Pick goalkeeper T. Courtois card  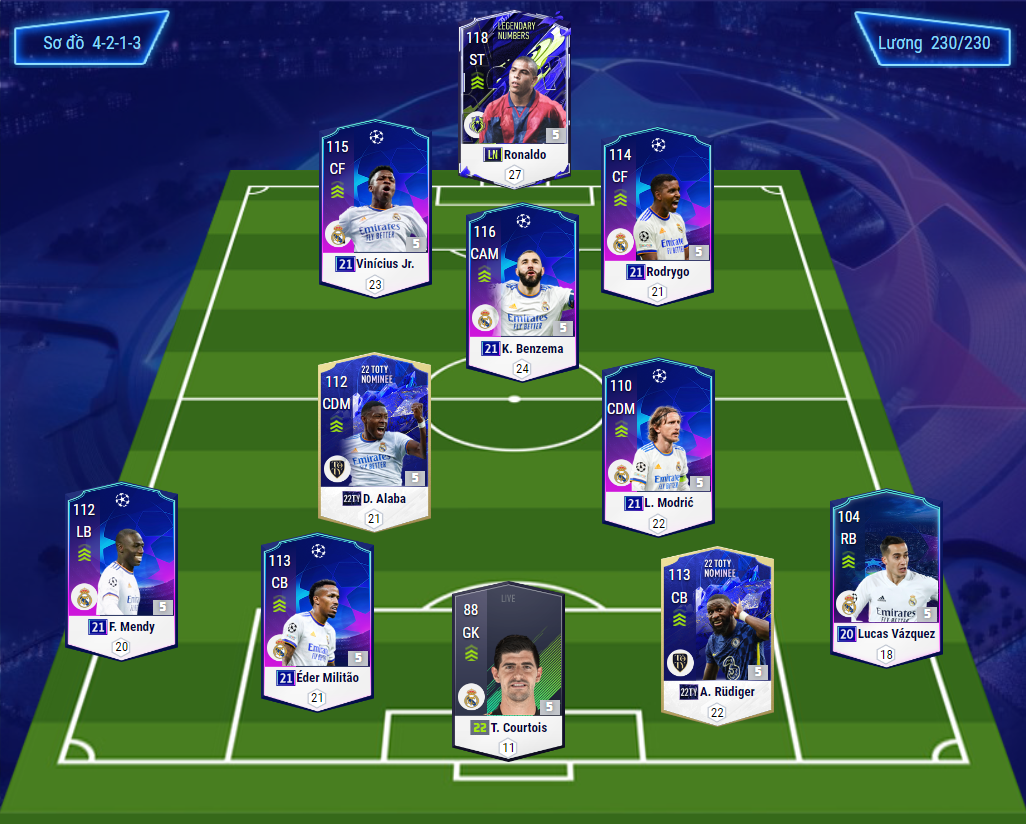(x=508, y=667)
